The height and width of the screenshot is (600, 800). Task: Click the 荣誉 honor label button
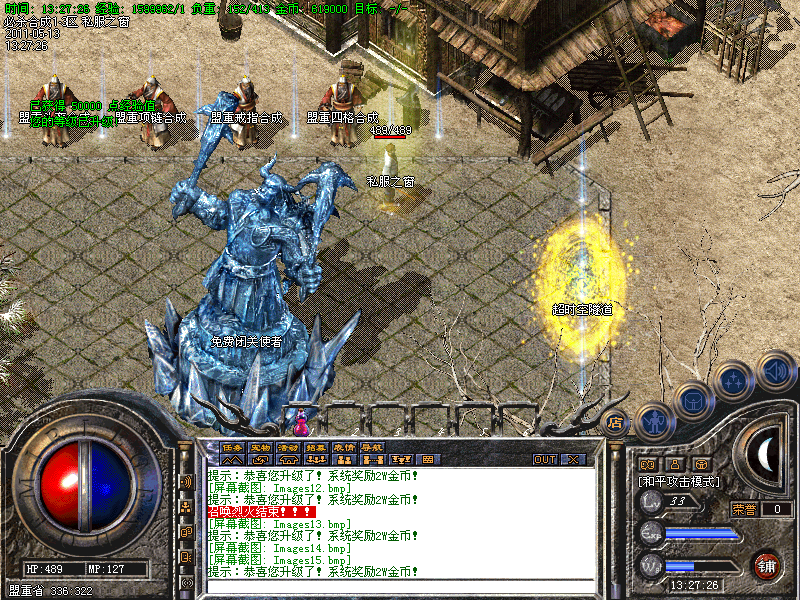(x=744, y=509)
